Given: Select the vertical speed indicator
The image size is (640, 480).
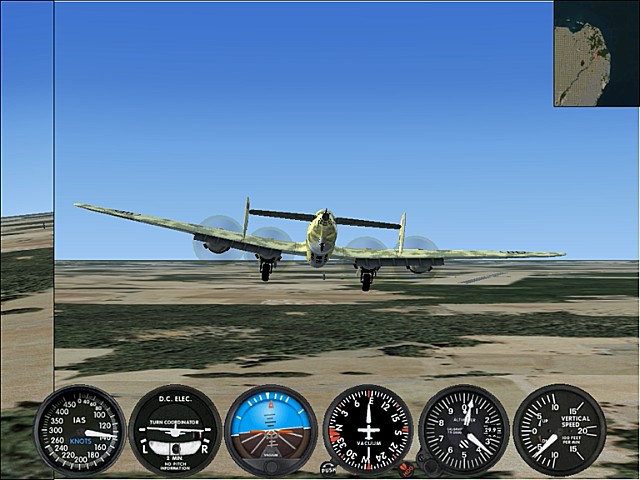Looking at the screenshot, I should [x=559, y=430].
